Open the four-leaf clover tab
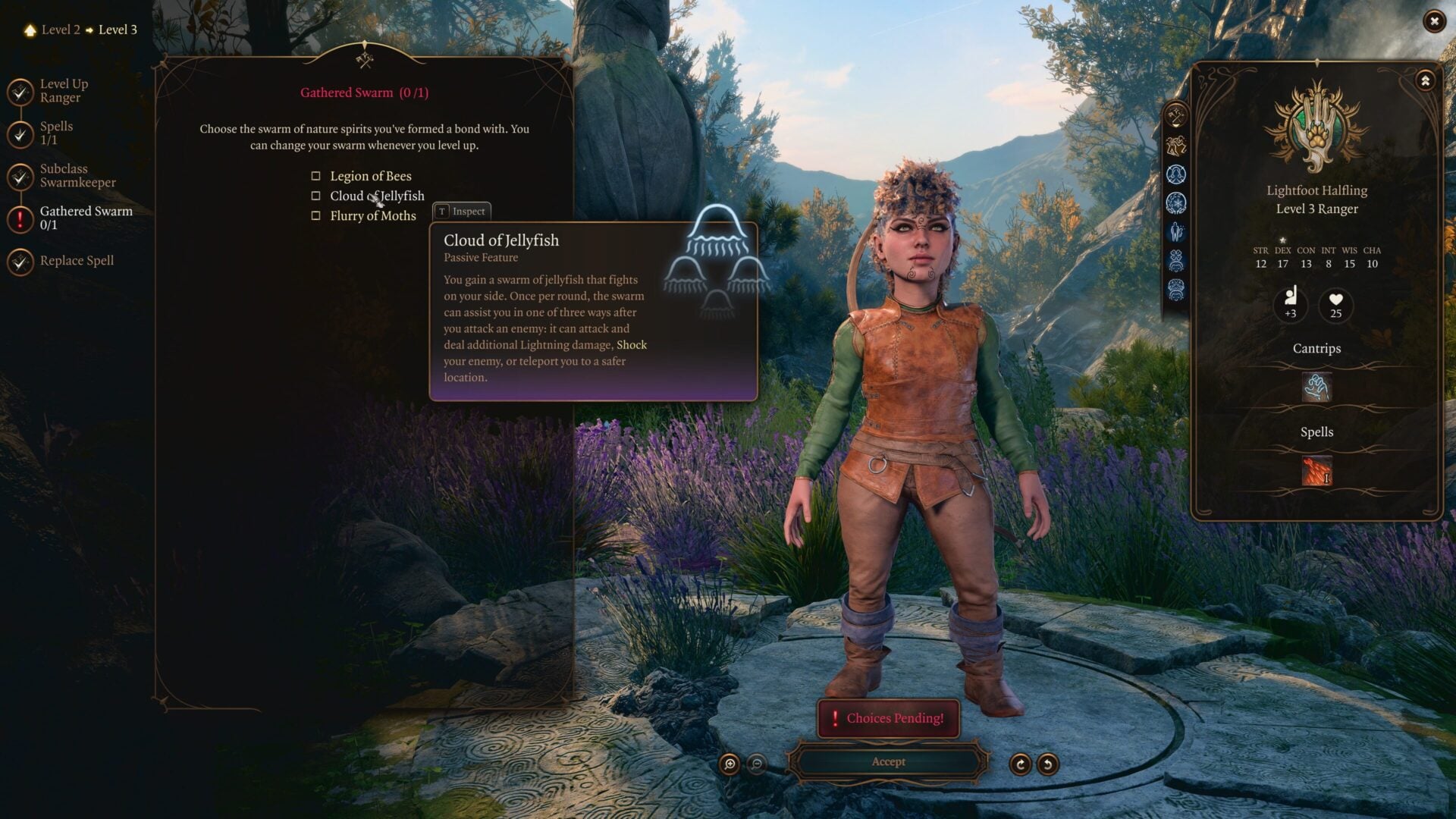 (1176, 260)
